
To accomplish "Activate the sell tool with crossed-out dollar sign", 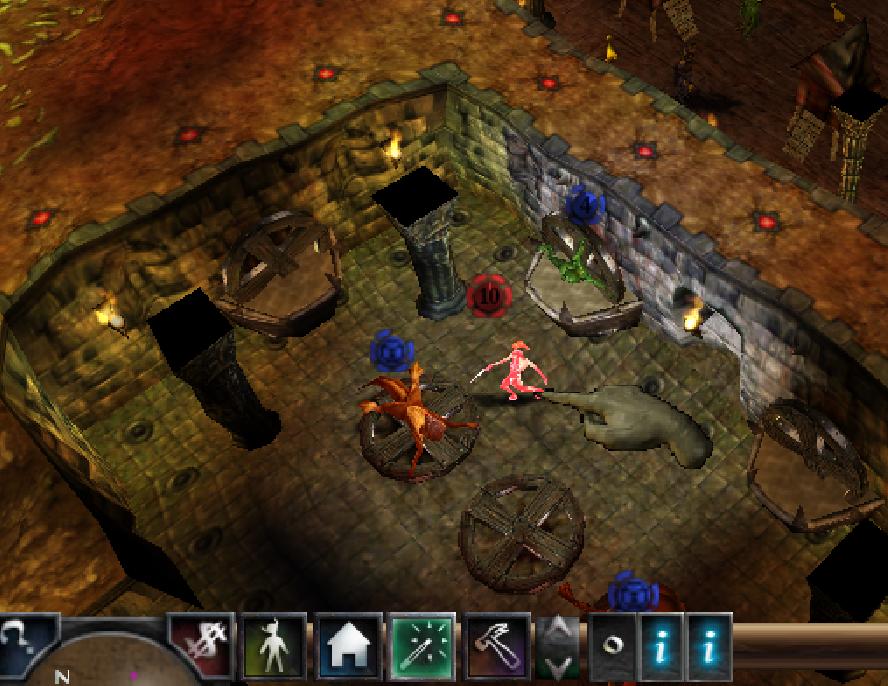I will 201,645.
